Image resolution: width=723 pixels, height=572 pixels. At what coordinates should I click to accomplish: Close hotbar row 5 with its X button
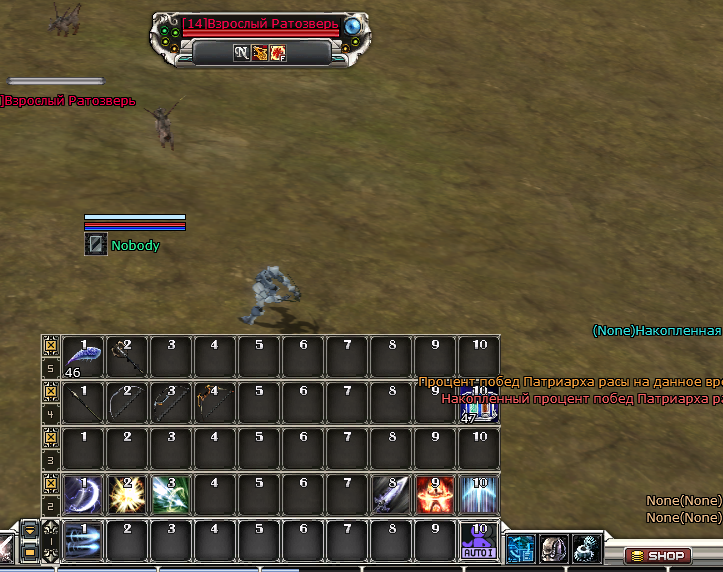(x=50, y=345)
